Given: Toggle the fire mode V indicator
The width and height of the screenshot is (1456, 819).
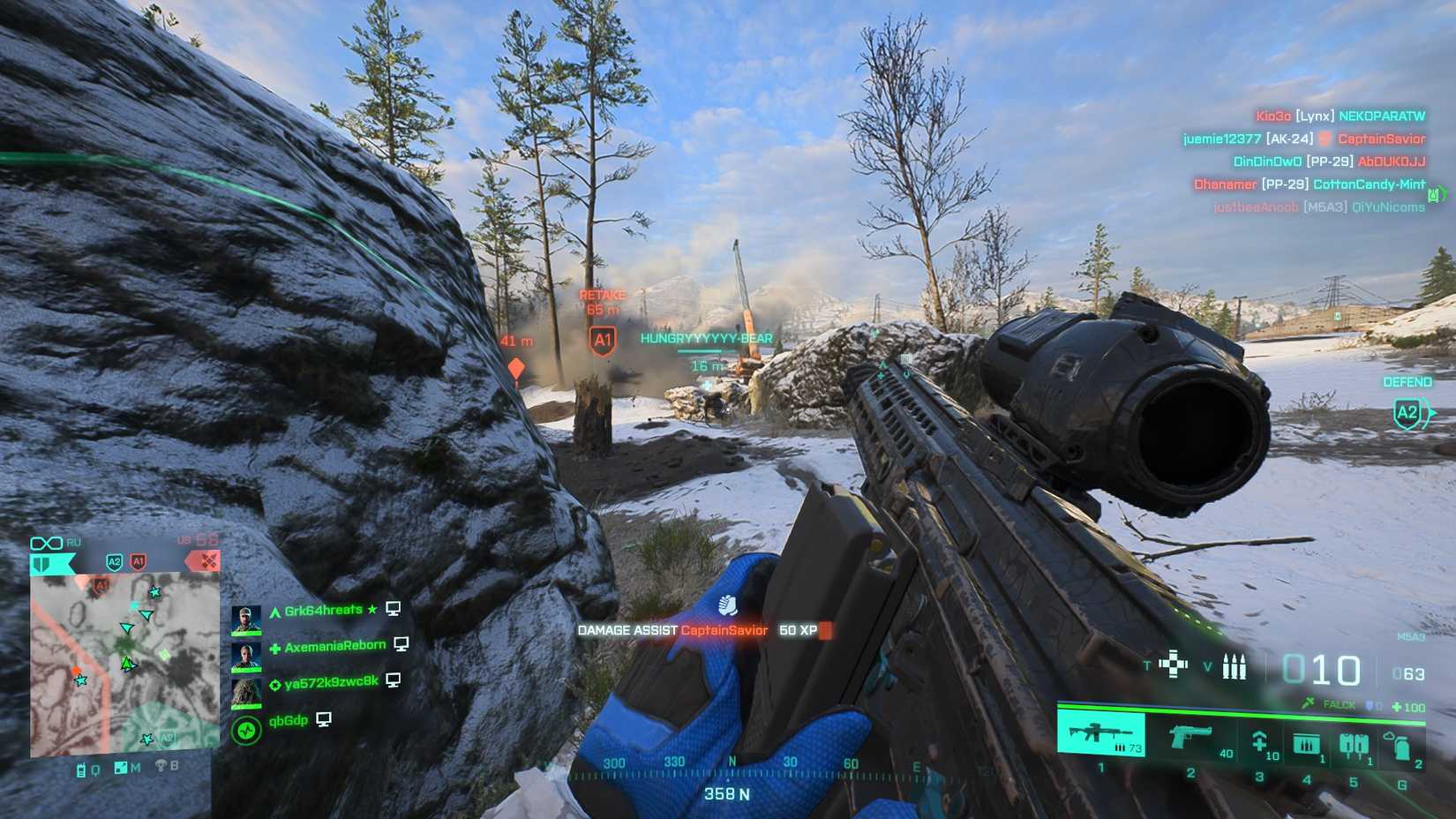Looking at the screenshot, I should click(1206, 666).
